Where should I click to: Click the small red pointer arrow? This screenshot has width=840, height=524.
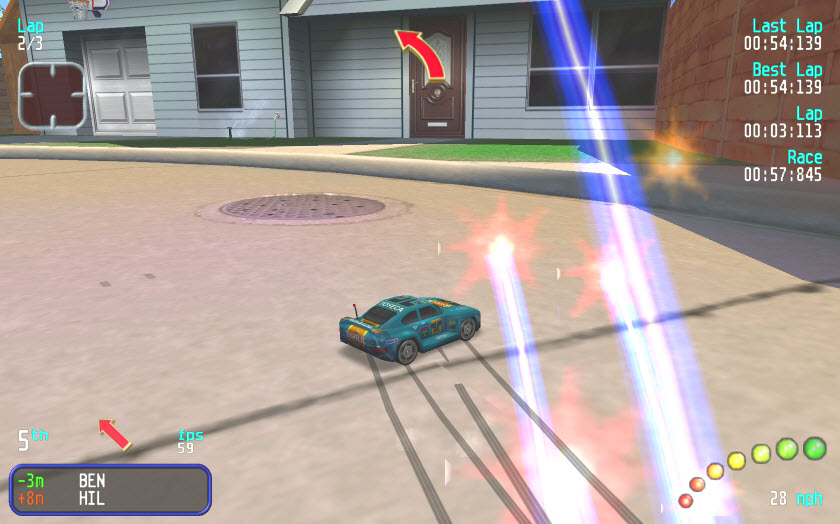click(x=114, y=434)
